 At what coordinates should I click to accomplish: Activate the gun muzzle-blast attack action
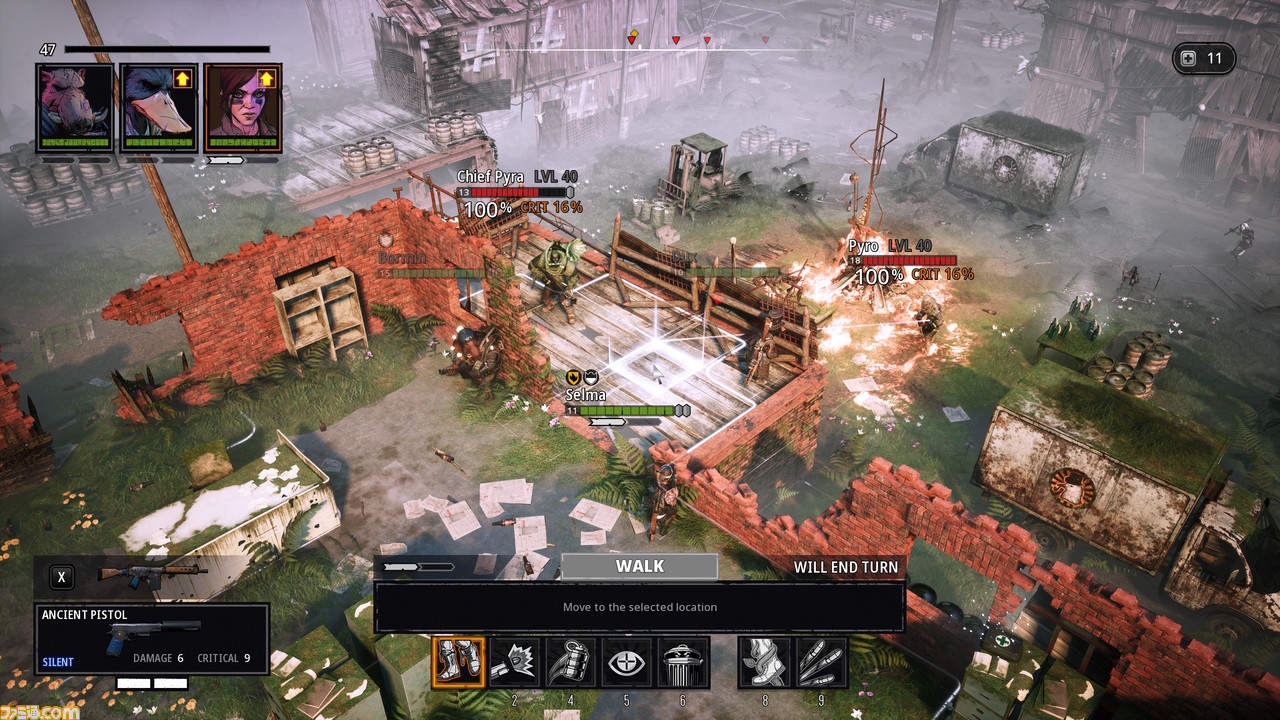pyautogui.click(x=515, y=662)
